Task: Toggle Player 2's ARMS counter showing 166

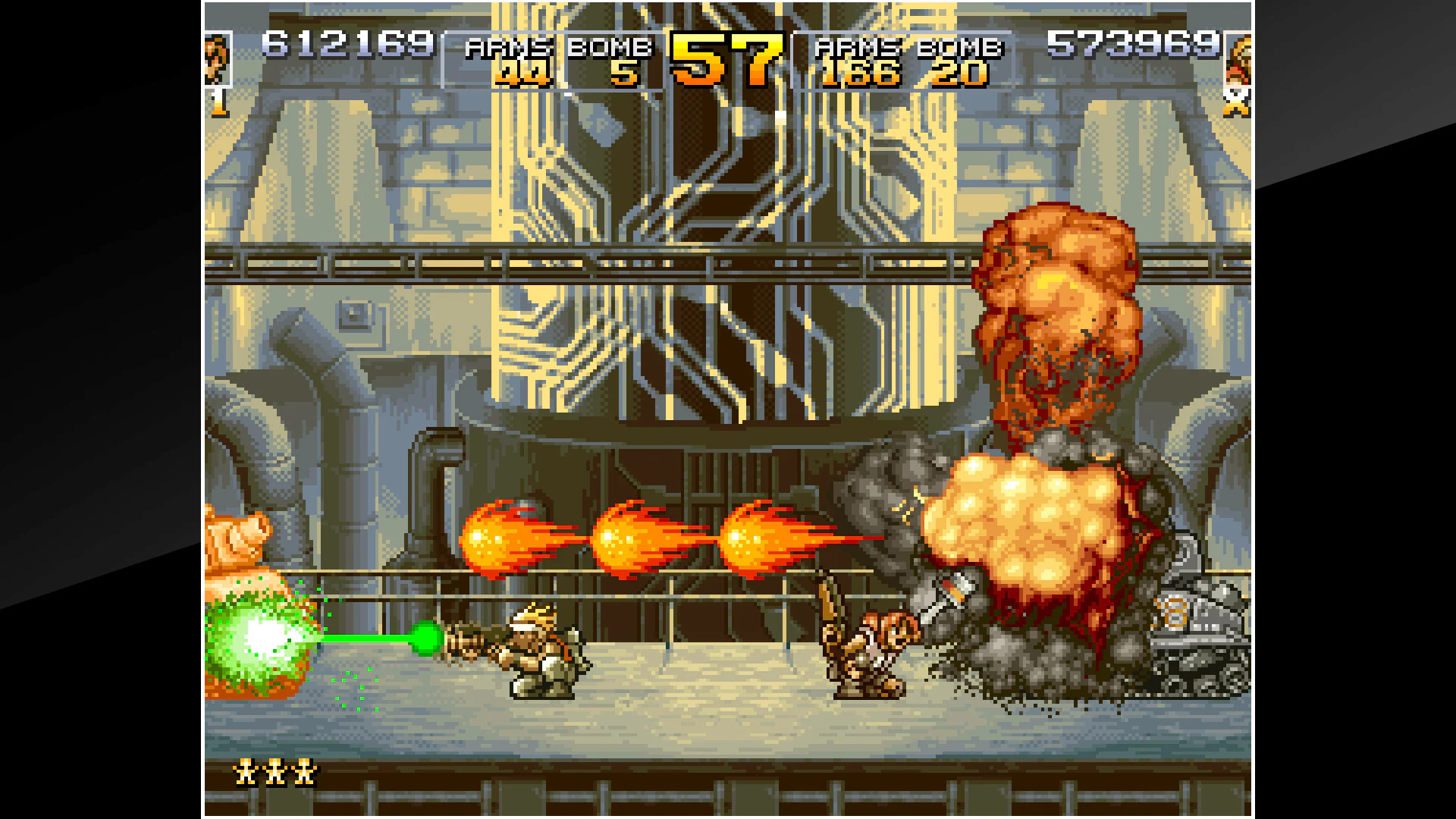Action: [861, 76]
